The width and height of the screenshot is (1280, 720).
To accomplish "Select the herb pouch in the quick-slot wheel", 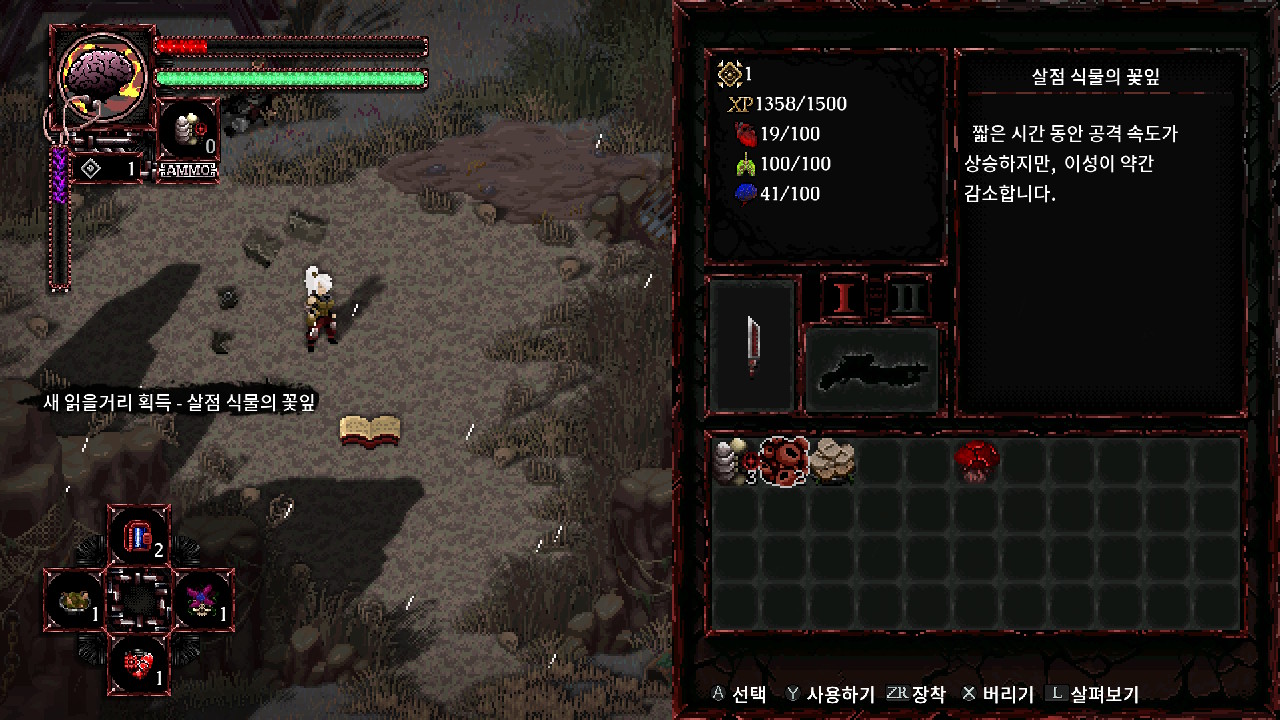I will [x=75, y=598].
